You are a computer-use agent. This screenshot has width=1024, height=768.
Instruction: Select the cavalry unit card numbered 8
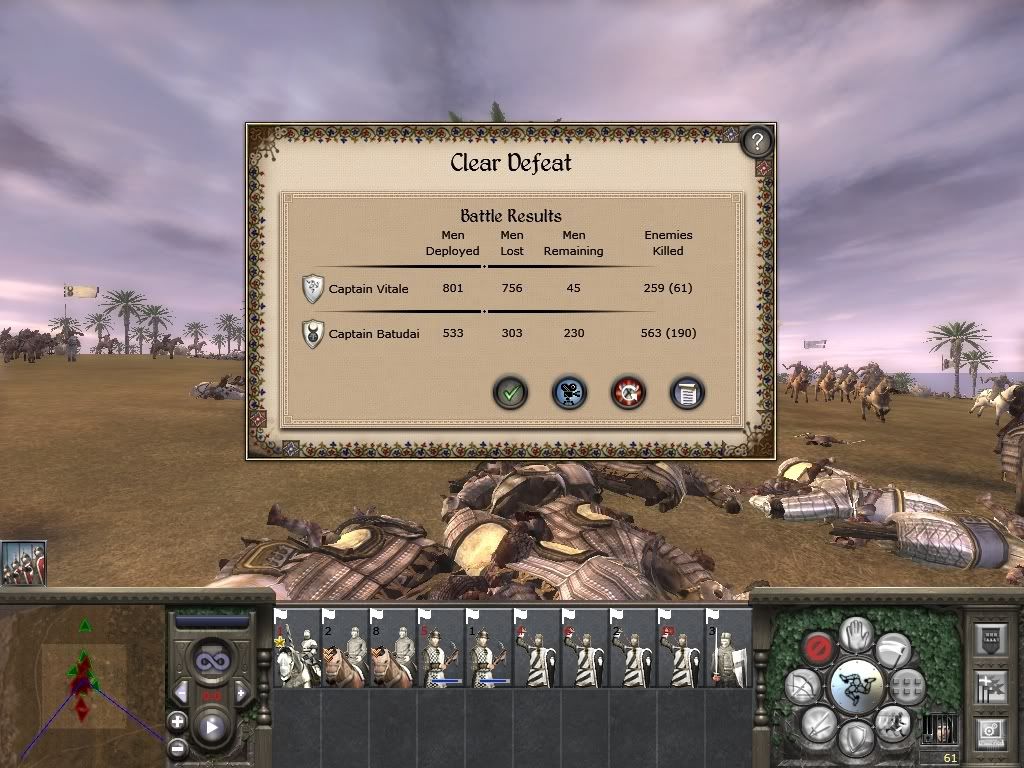(x=392, y=649)
